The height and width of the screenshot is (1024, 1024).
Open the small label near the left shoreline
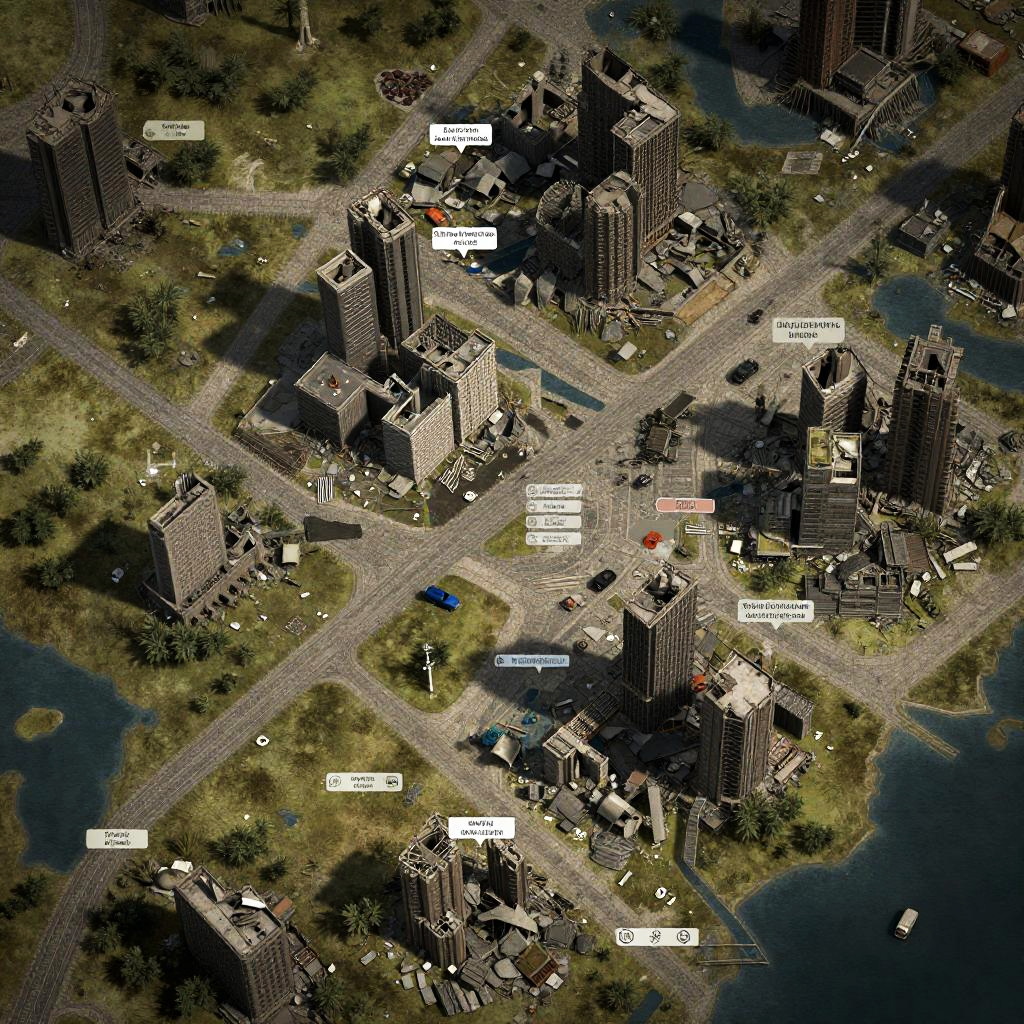coord(117,839)
